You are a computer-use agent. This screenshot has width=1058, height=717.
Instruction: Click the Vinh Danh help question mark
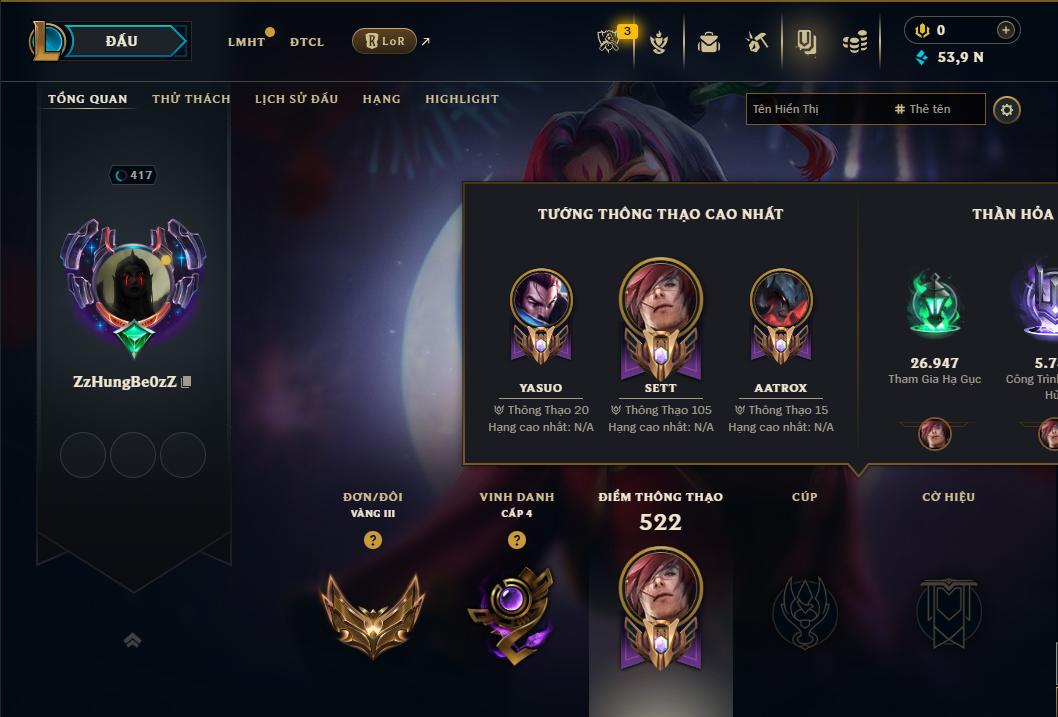click(517, 540)
